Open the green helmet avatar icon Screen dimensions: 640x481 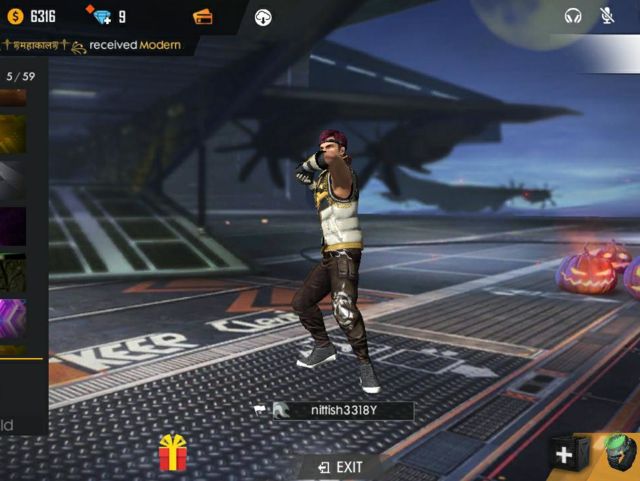[x=618, y=455]
